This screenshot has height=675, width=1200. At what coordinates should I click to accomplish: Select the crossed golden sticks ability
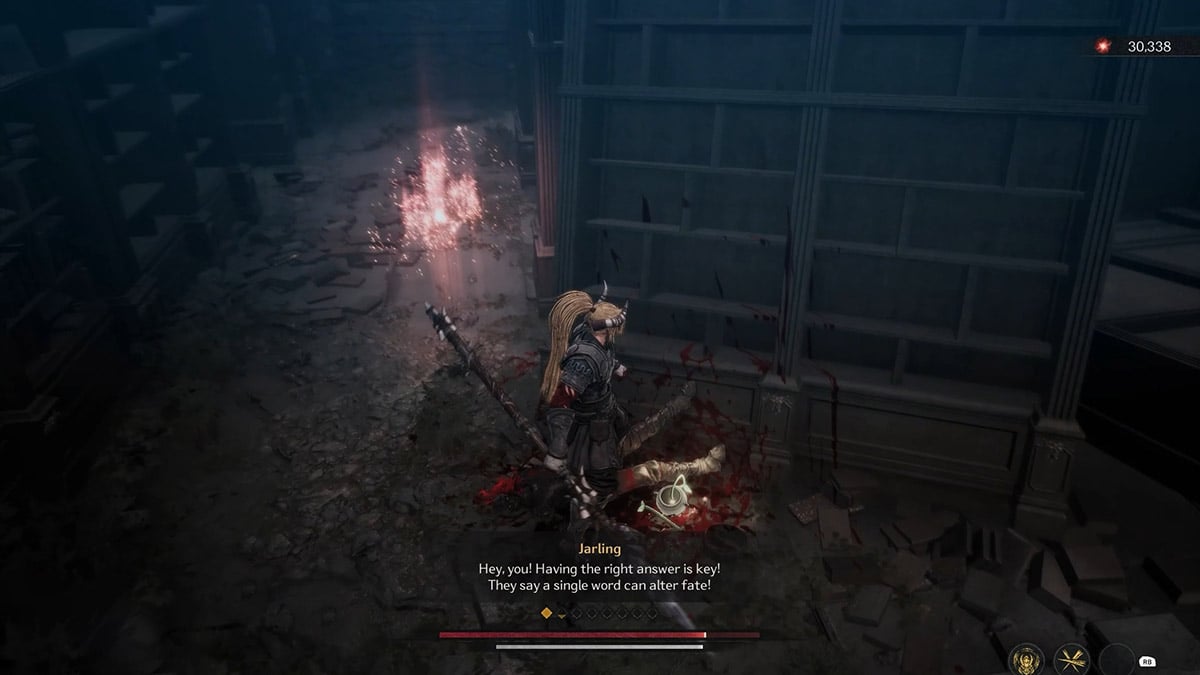click(x=1071, y=659)
